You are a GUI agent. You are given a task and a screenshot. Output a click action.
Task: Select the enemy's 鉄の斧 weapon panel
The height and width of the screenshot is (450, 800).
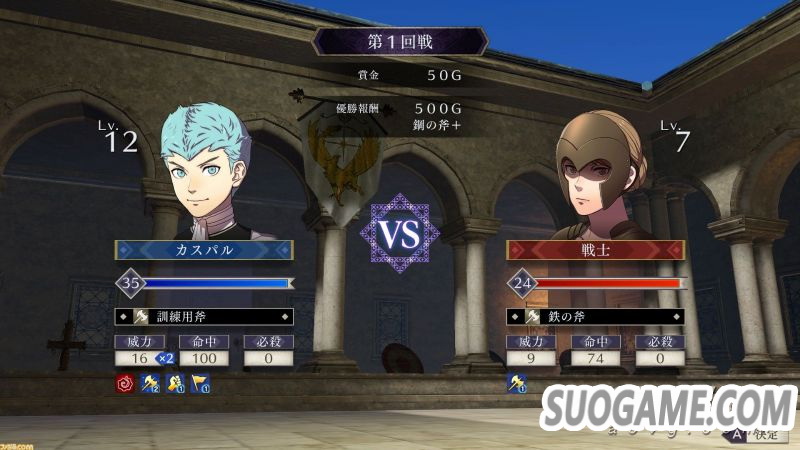(595, 317)
